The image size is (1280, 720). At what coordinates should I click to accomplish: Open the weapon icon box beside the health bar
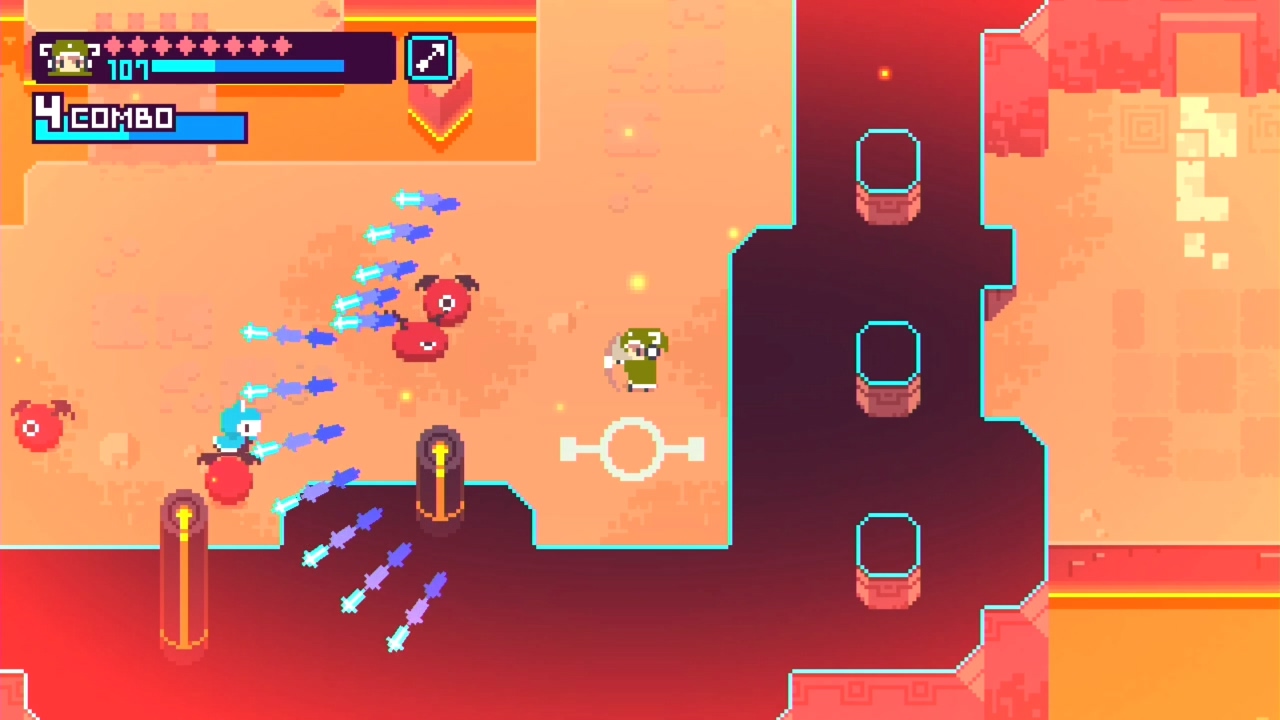coord(429,59)
